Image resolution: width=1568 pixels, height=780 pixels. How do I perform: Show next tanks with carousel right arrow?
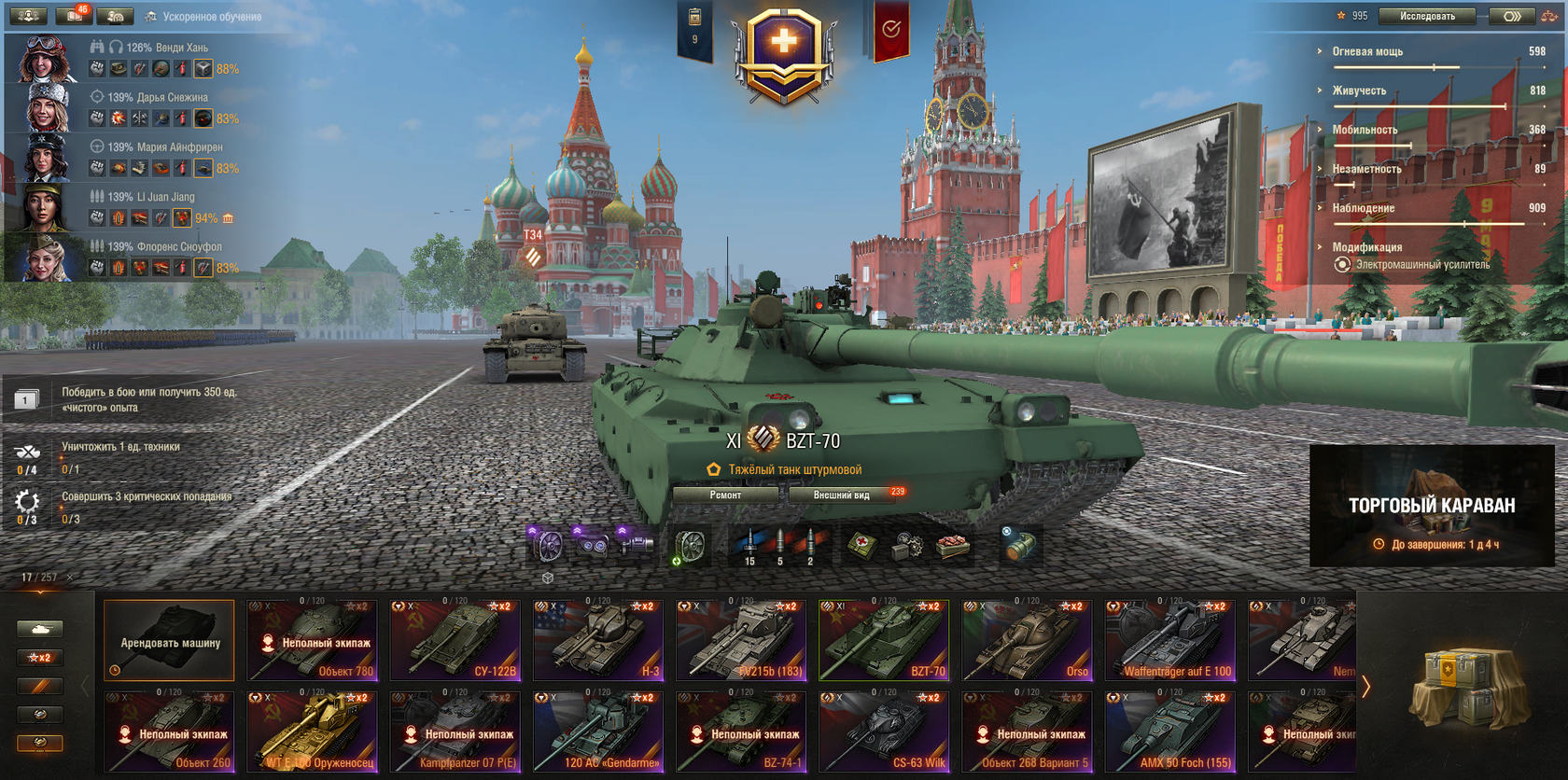pos(1366,687)
